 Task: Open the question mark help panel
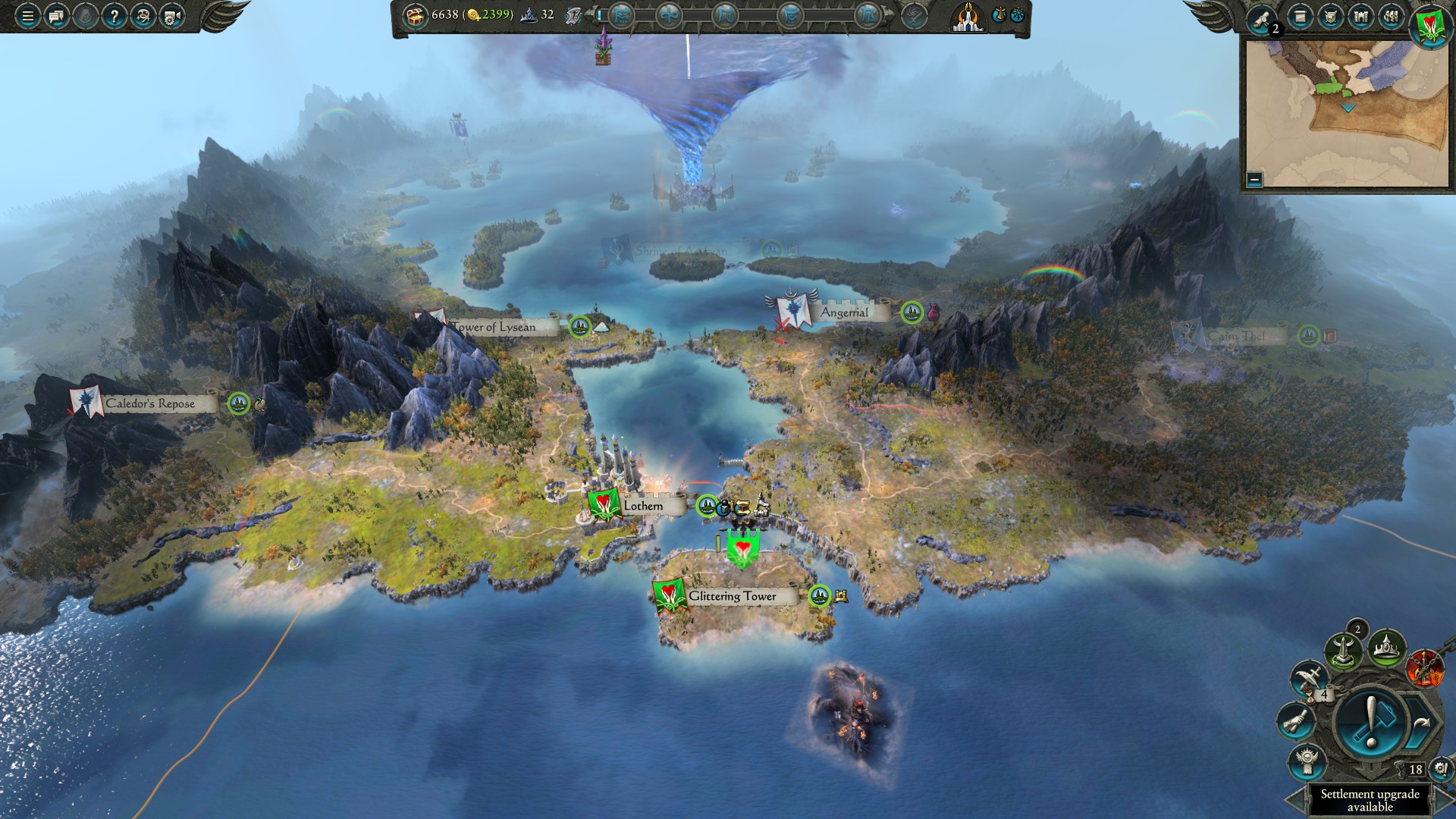coord(114,16)
